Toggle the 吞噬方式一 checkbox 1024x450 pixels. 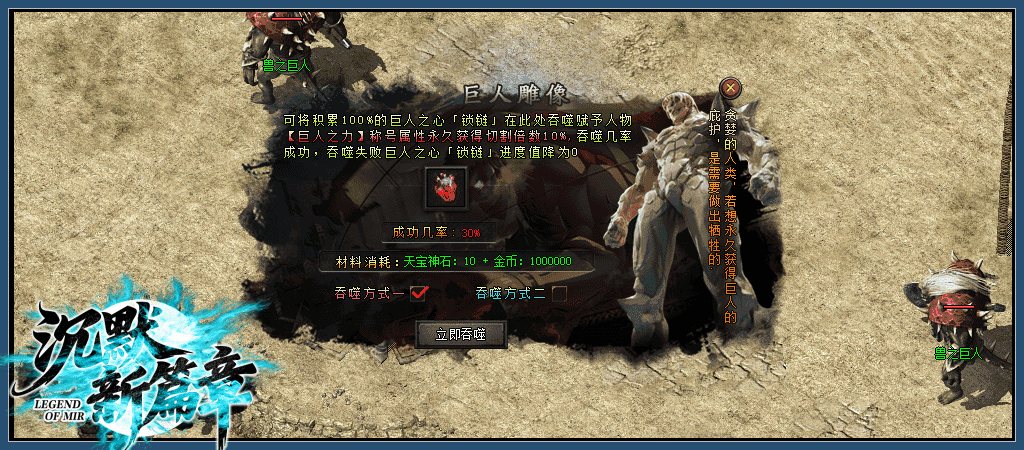(419, 293)
